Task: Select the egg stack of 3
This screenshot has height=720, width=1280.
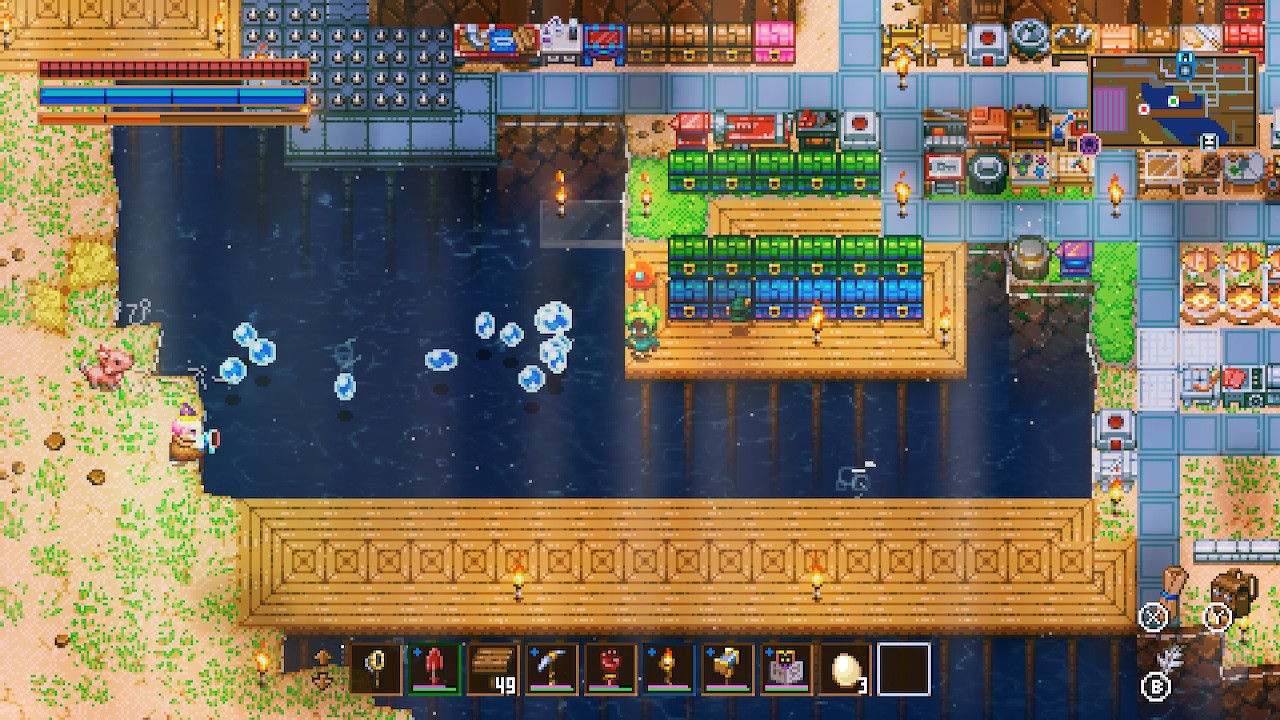Action: (x=846, y=669)
